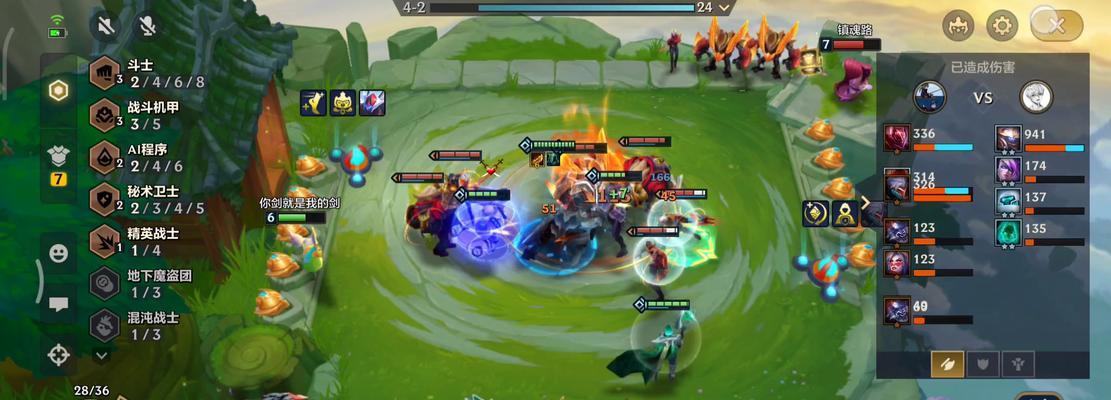The image size is (1111, 400).
Task: Tap the crosshair target icon
Action: click(59, 353)
